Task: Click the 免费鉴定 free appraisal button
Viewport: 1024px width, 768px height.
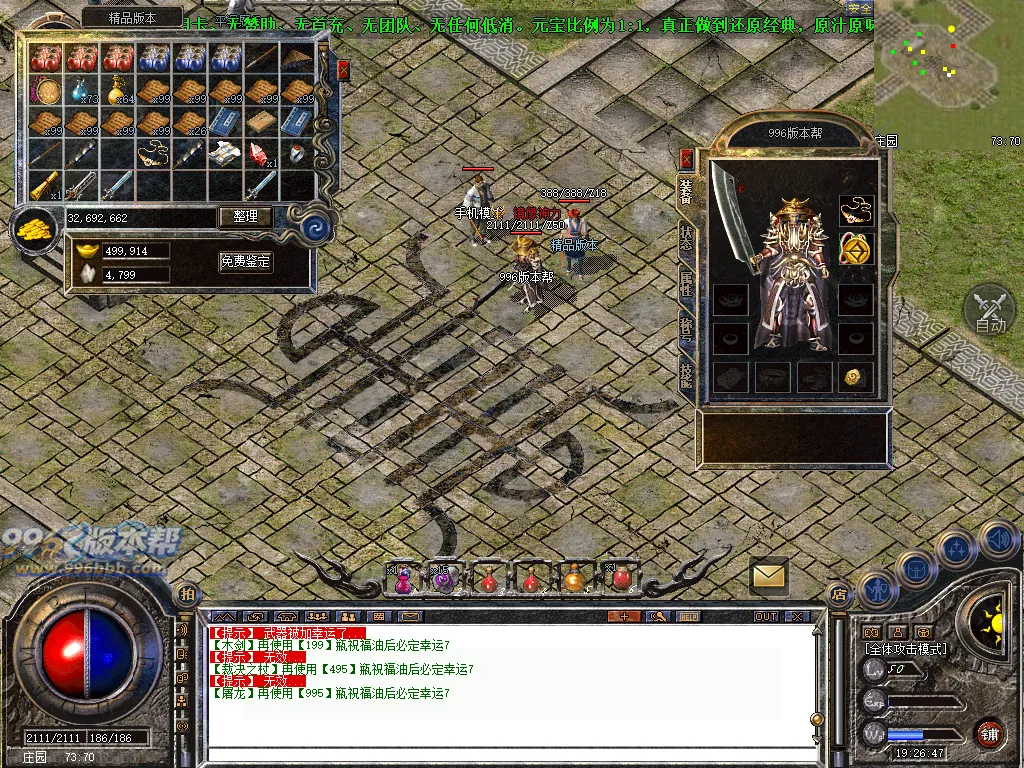Action: click(245, 262)
